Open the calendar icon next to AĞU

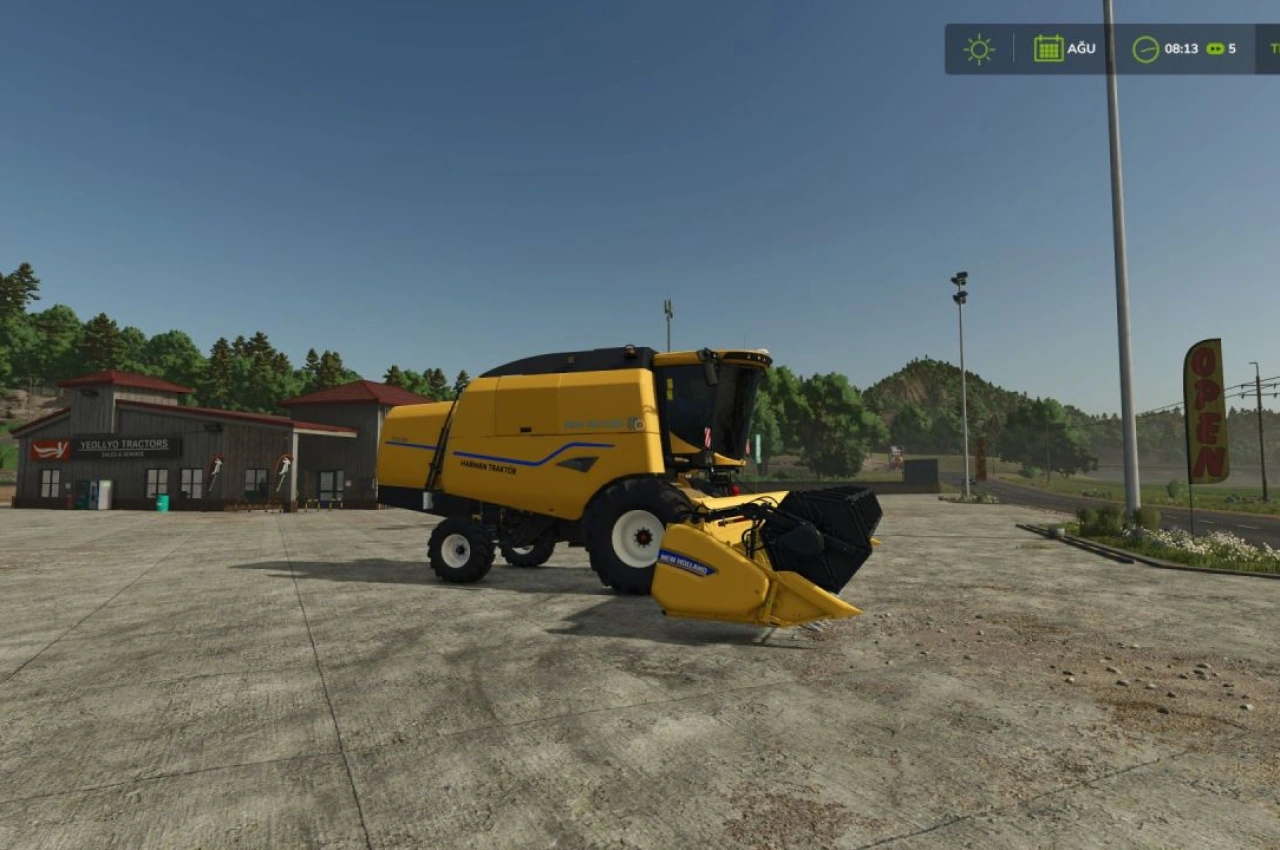coord(1048,47)
